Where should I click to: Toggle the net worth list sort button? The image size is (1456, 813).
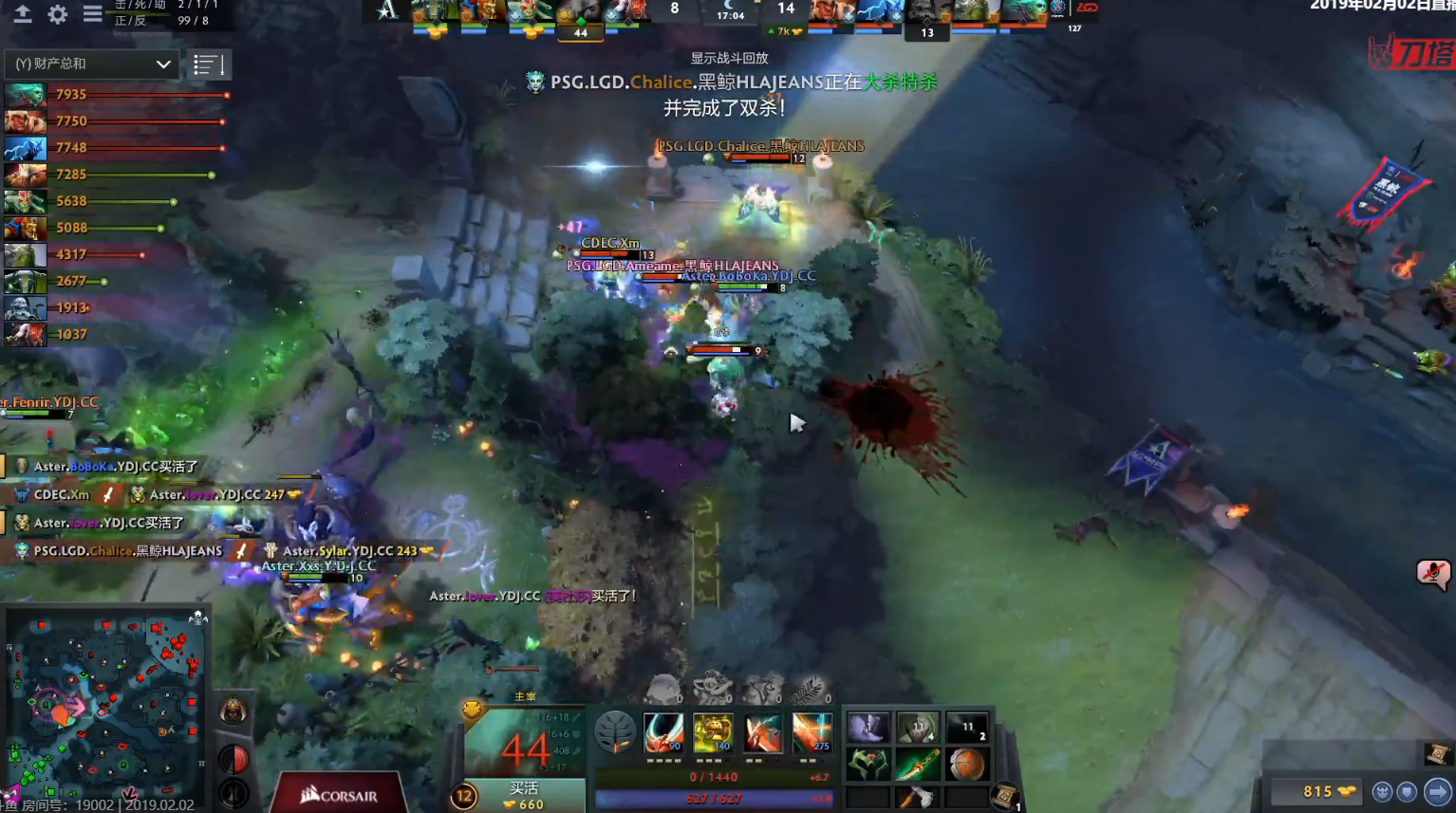click(x=208, y=65)
